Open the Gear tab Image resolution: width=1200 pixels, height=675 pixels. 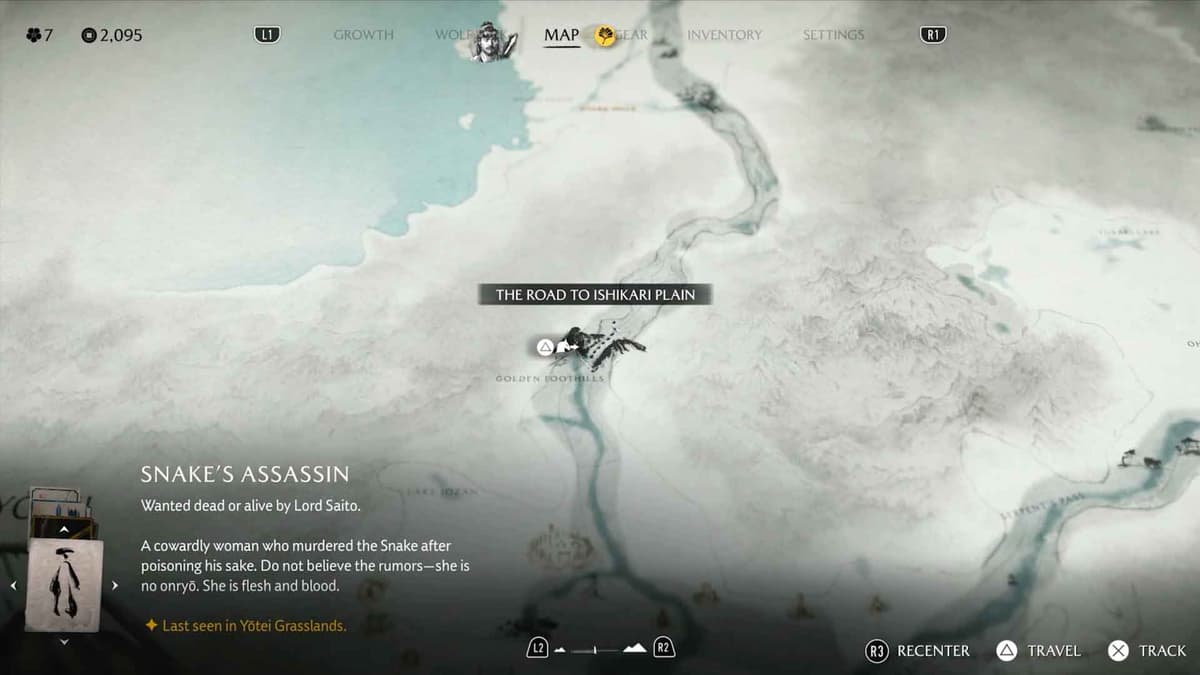click(x=629, y=35)
